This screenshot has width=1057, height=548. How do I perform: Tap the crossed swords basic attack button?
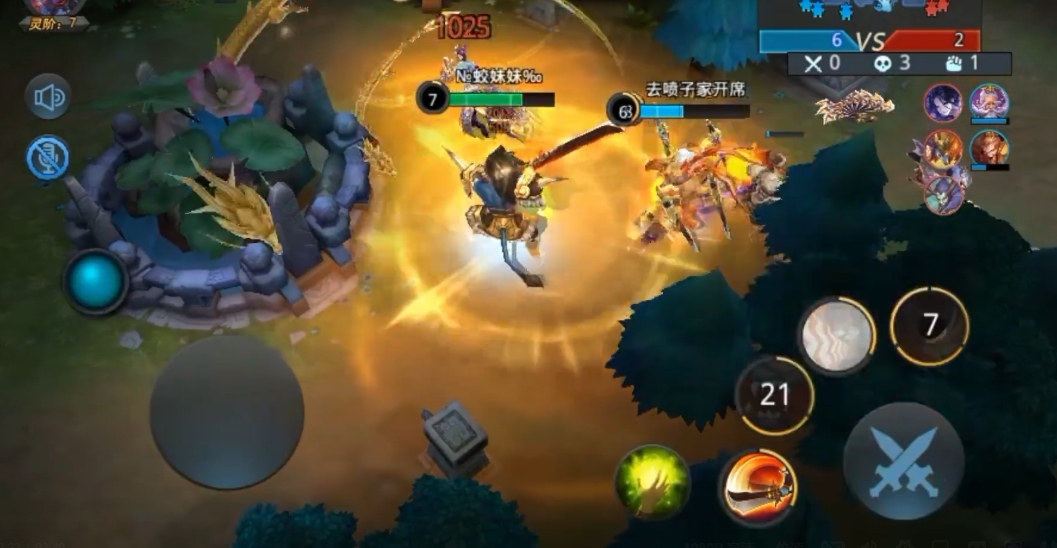click(x=903, y=462)
